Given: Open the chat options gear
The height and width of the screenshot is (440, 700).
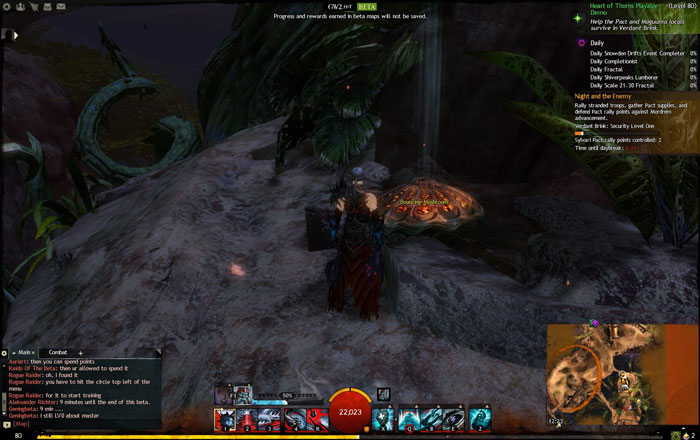Looking at the screenshot, I should [x=5, y=353].
